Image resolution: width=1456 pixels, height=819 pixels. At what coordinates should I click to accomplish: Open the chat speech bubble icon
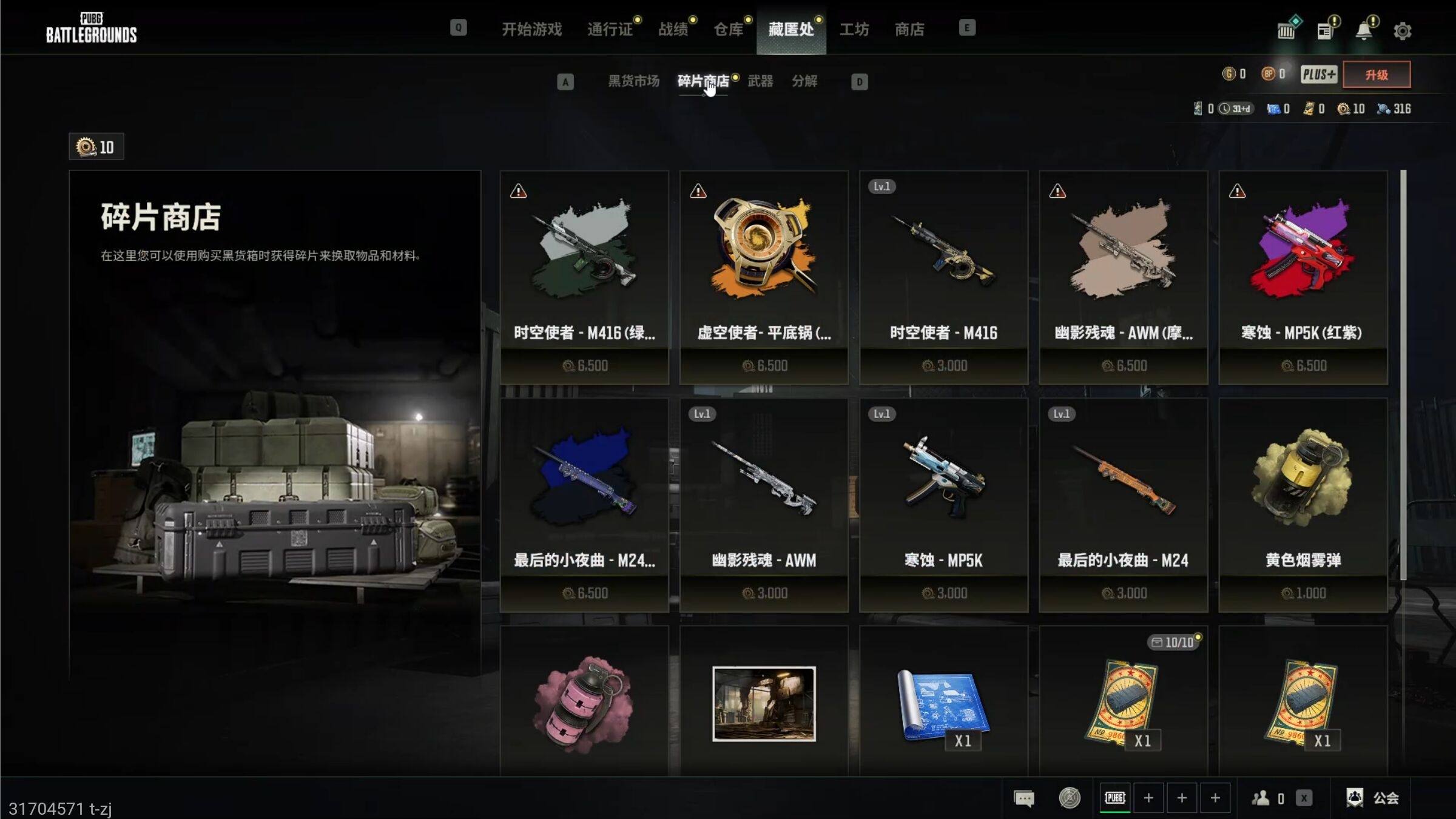click(x=1024, y=798)
